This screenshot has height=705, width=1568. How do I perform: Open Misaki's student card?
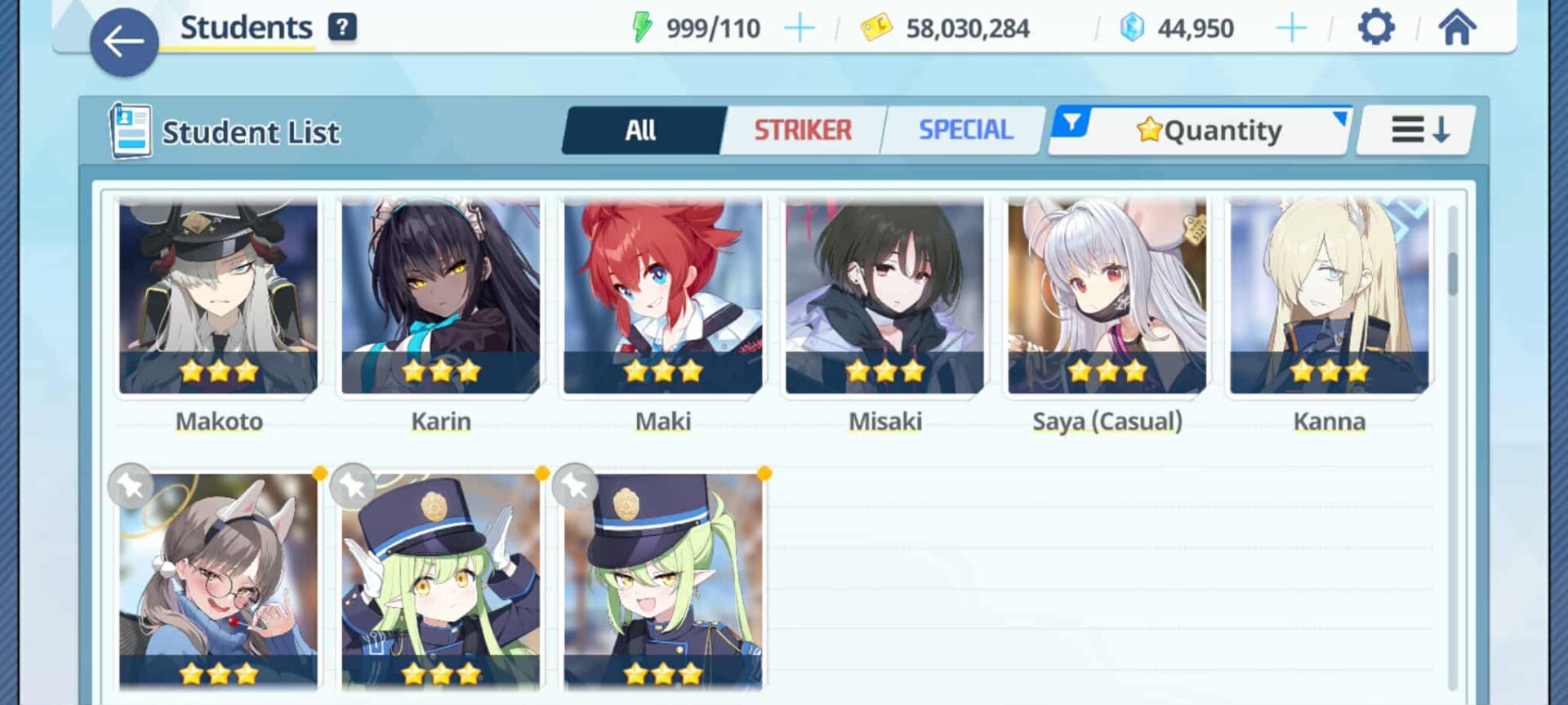click(x=885, y=296)
